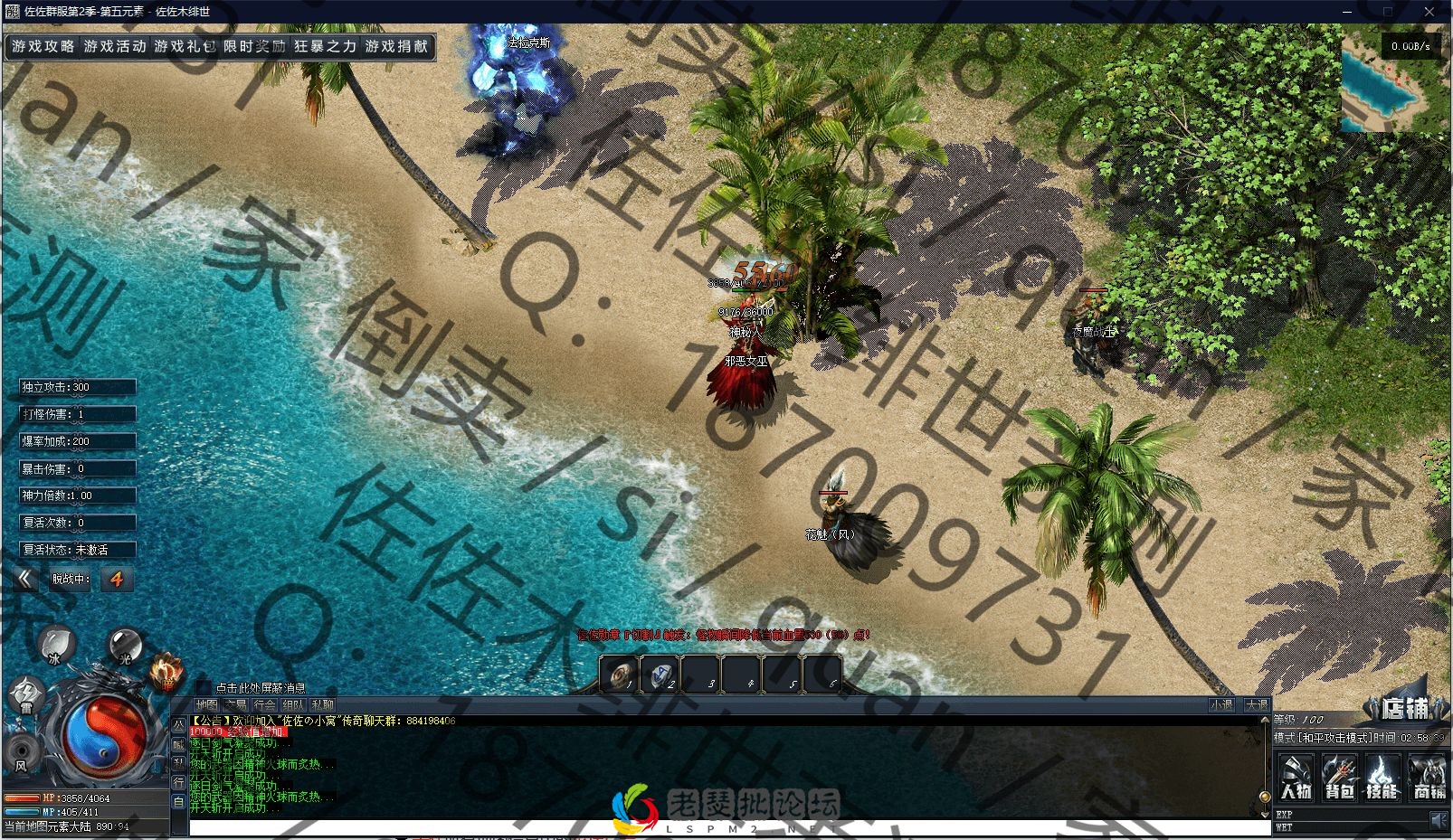Open the 限时奖励 timed rewards menu
This screenshot has height=840, width=1453.
pos(254,46)
